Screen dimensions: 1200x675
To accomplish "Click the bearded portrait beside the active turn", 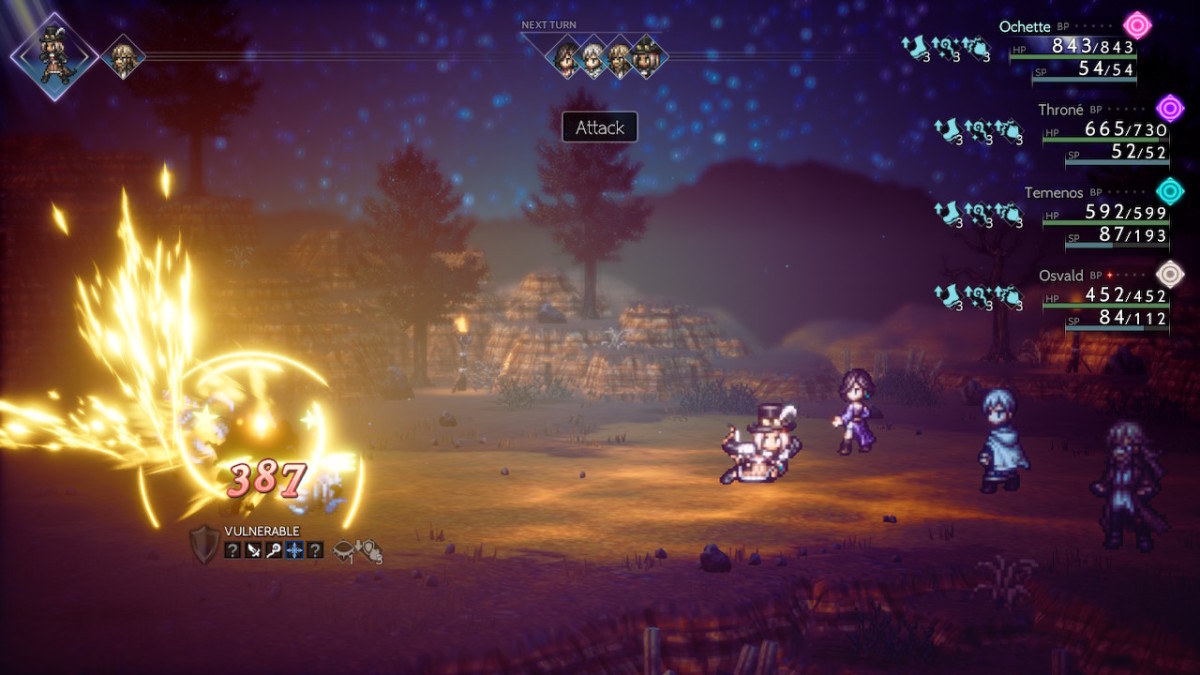I will [123, 57].
